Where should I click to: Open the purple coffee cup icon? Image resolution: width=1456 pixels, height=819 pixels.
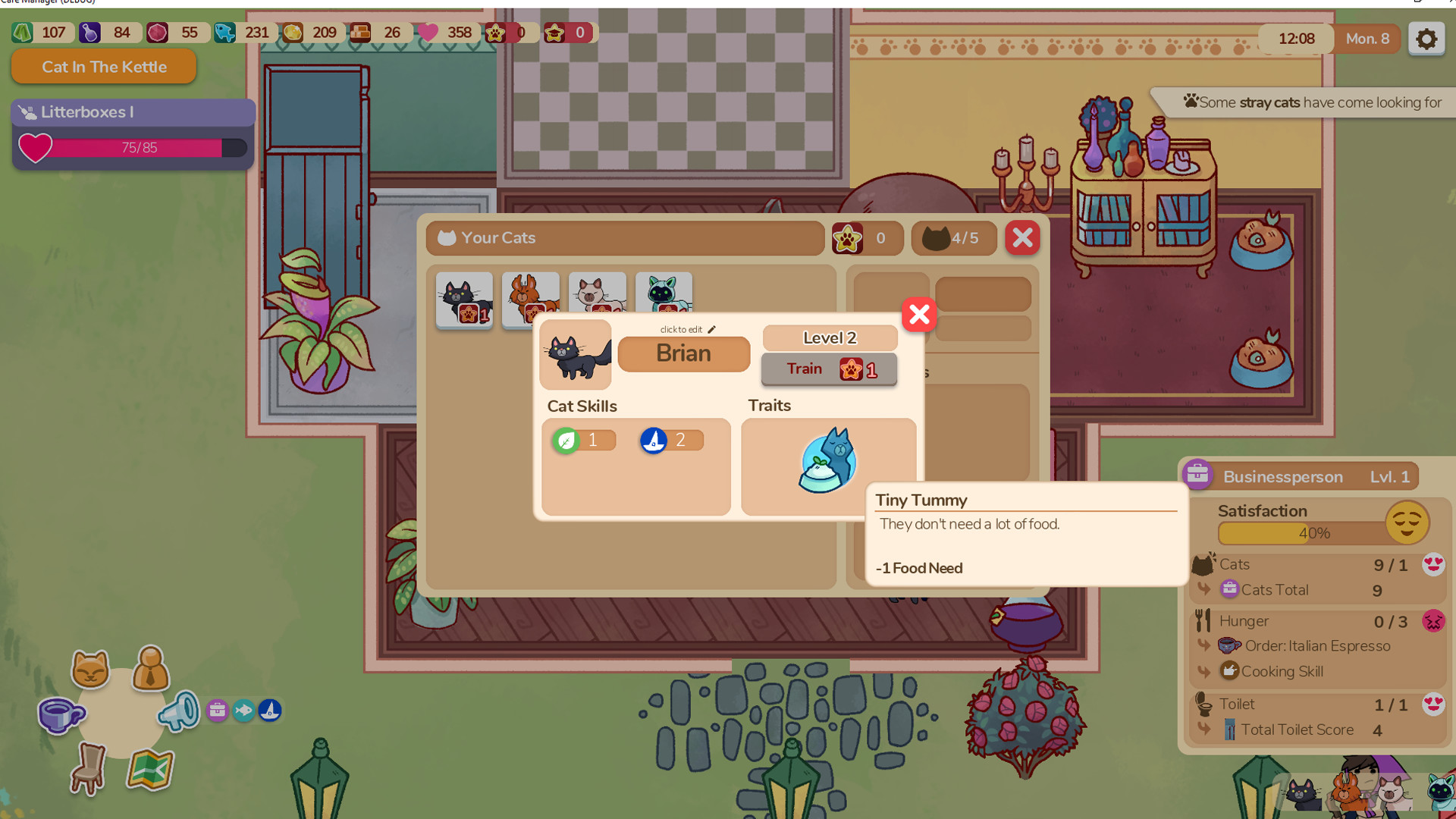point(59,713)
